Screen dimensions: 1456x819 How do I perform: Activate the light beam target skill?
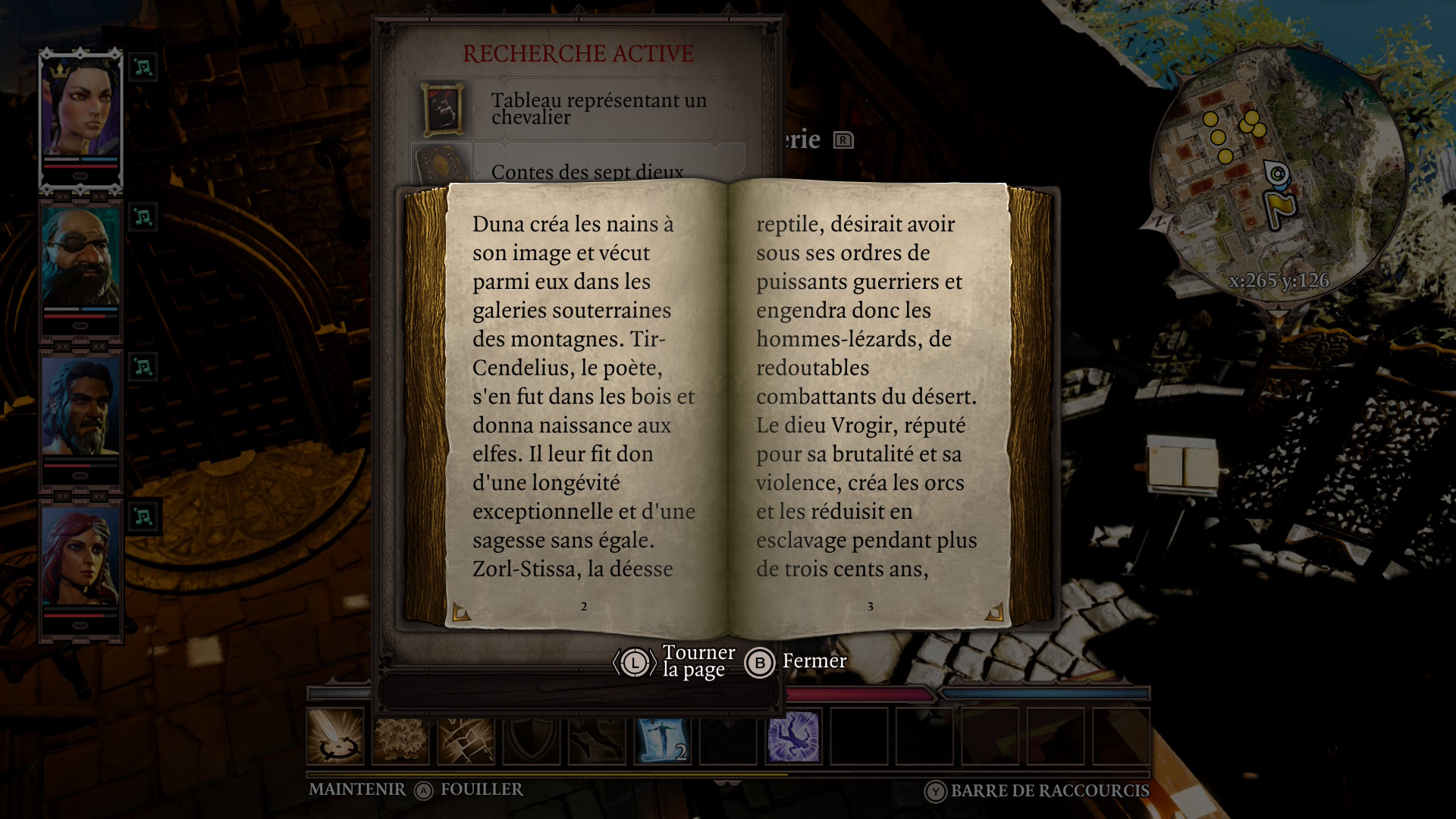[x=335, y=736]
